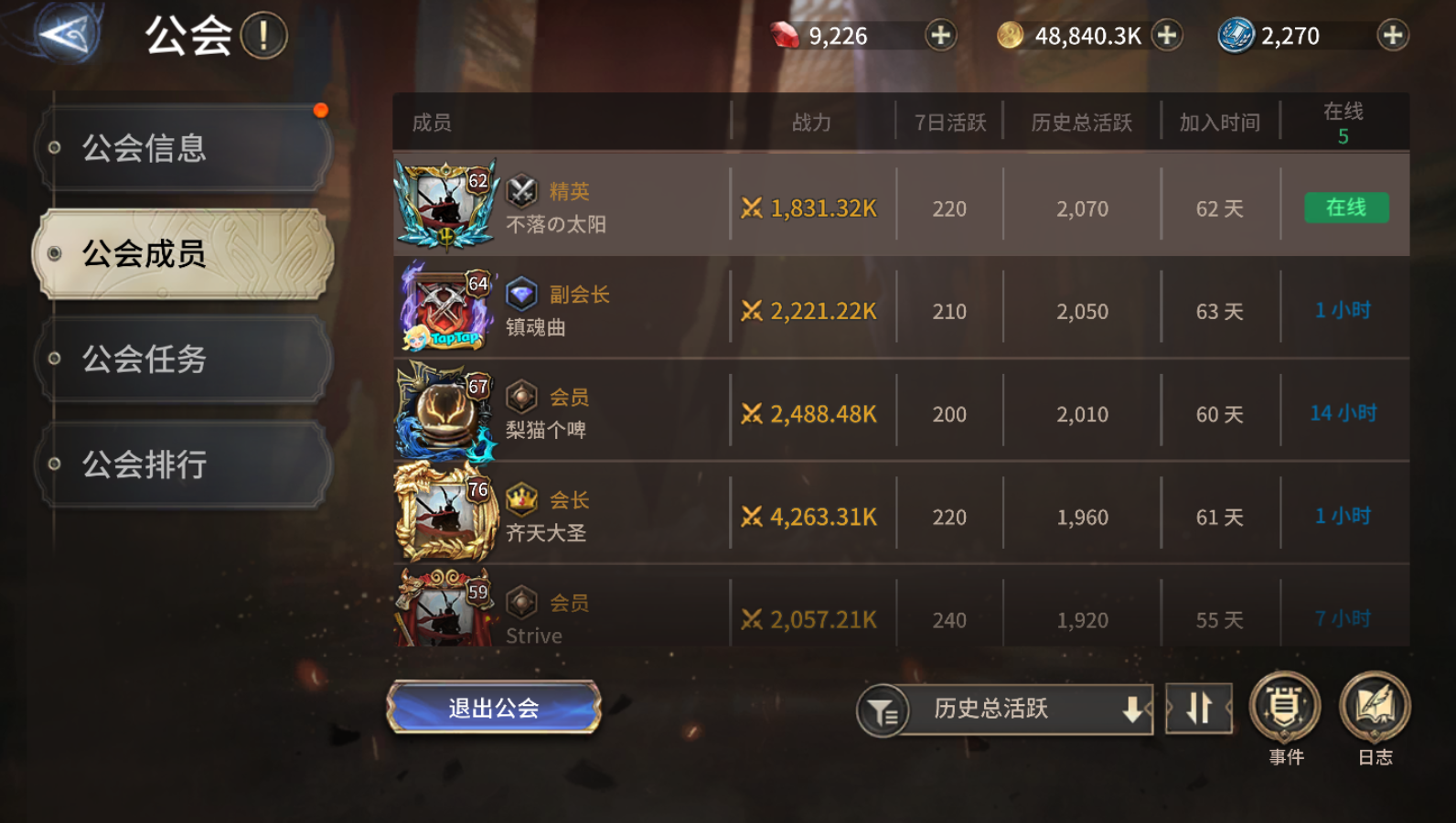The height and width of the screenshot is (823, 1456).
Task: Tap the plus to add red gems
Action: coord(940,35)
